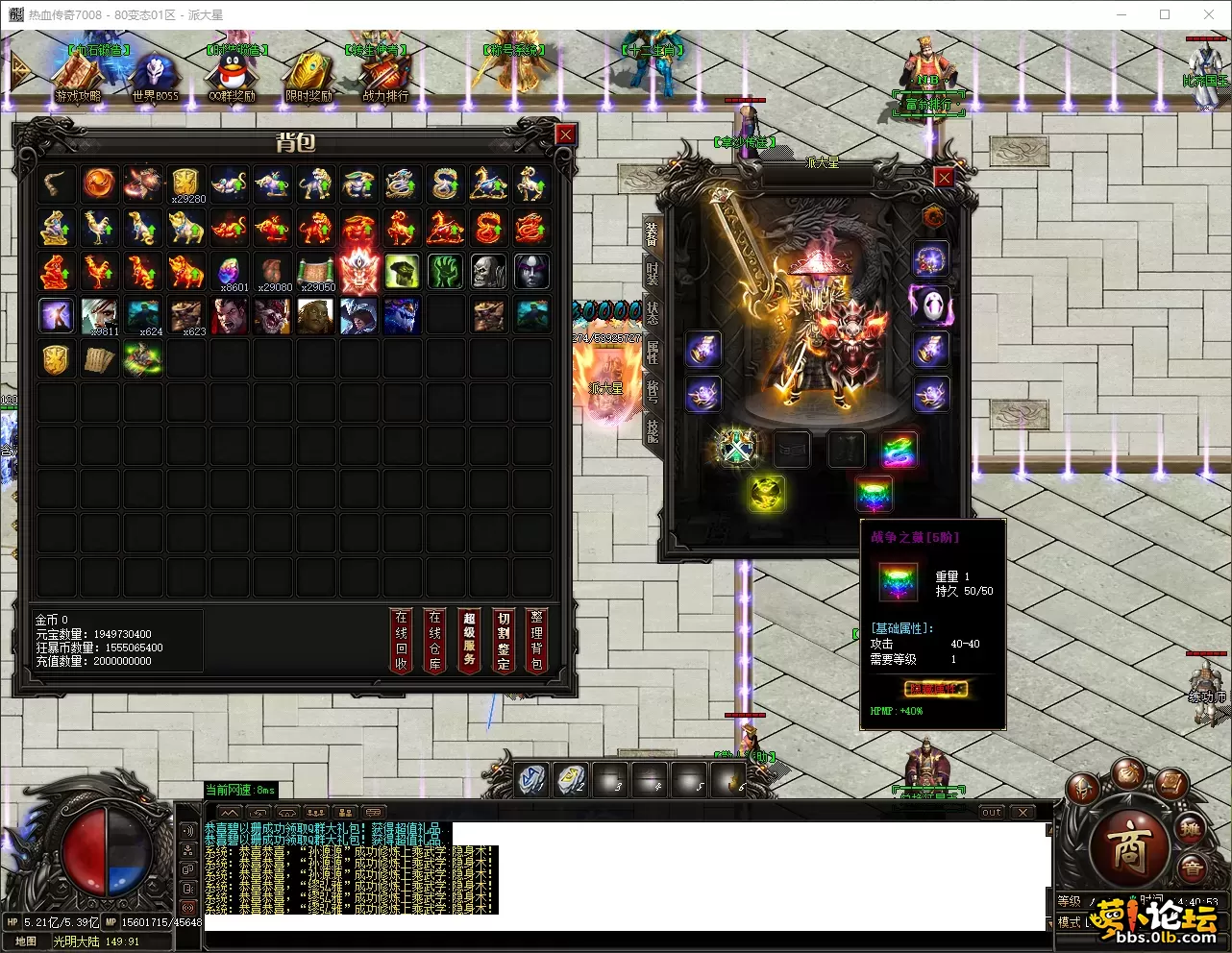This screenshot has height=953, width=1232.
Task: Open the 游戏攻略 game guide
Action: pos(78,76)
